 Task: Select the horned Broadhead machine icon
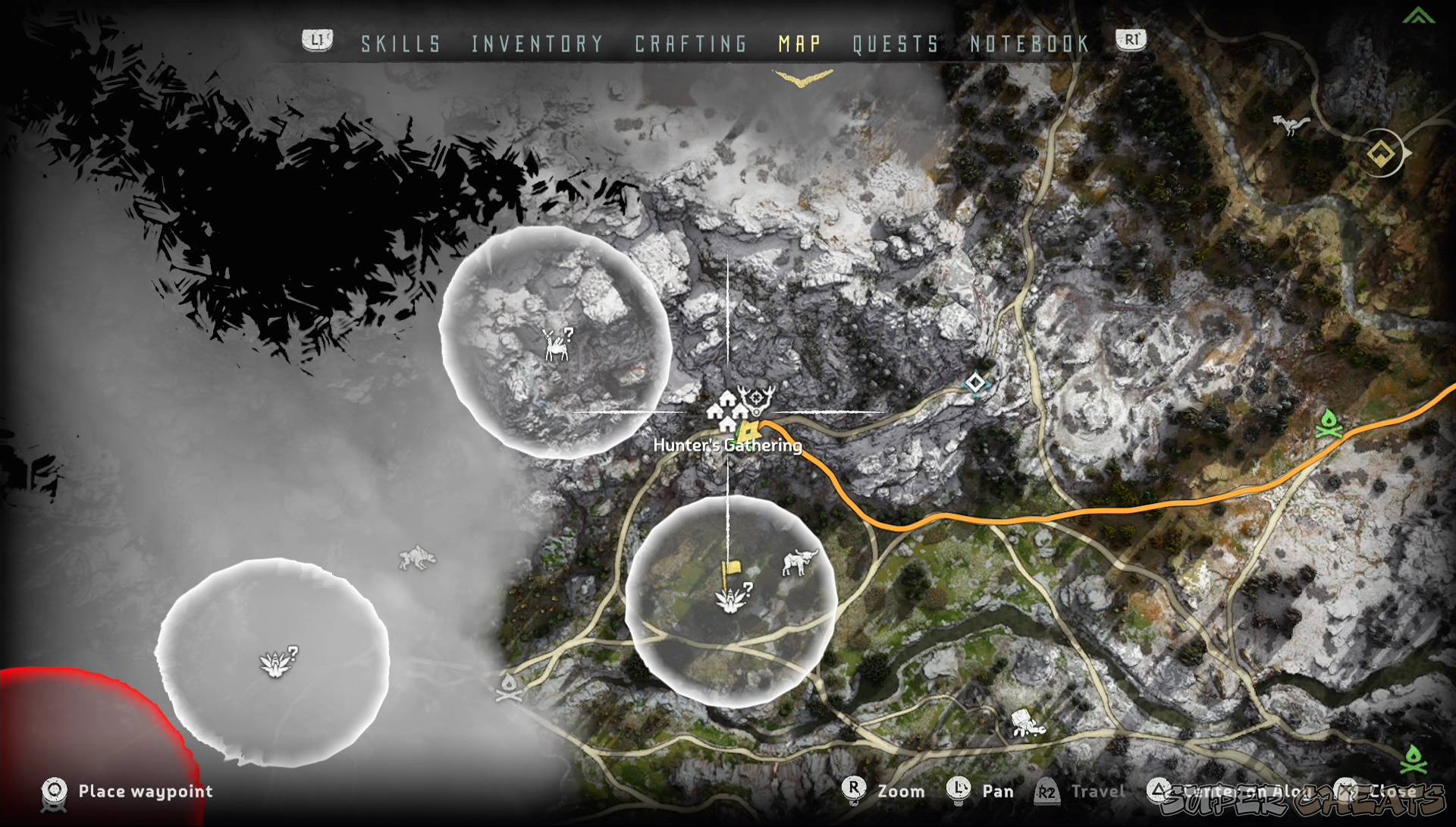[799, 562]
